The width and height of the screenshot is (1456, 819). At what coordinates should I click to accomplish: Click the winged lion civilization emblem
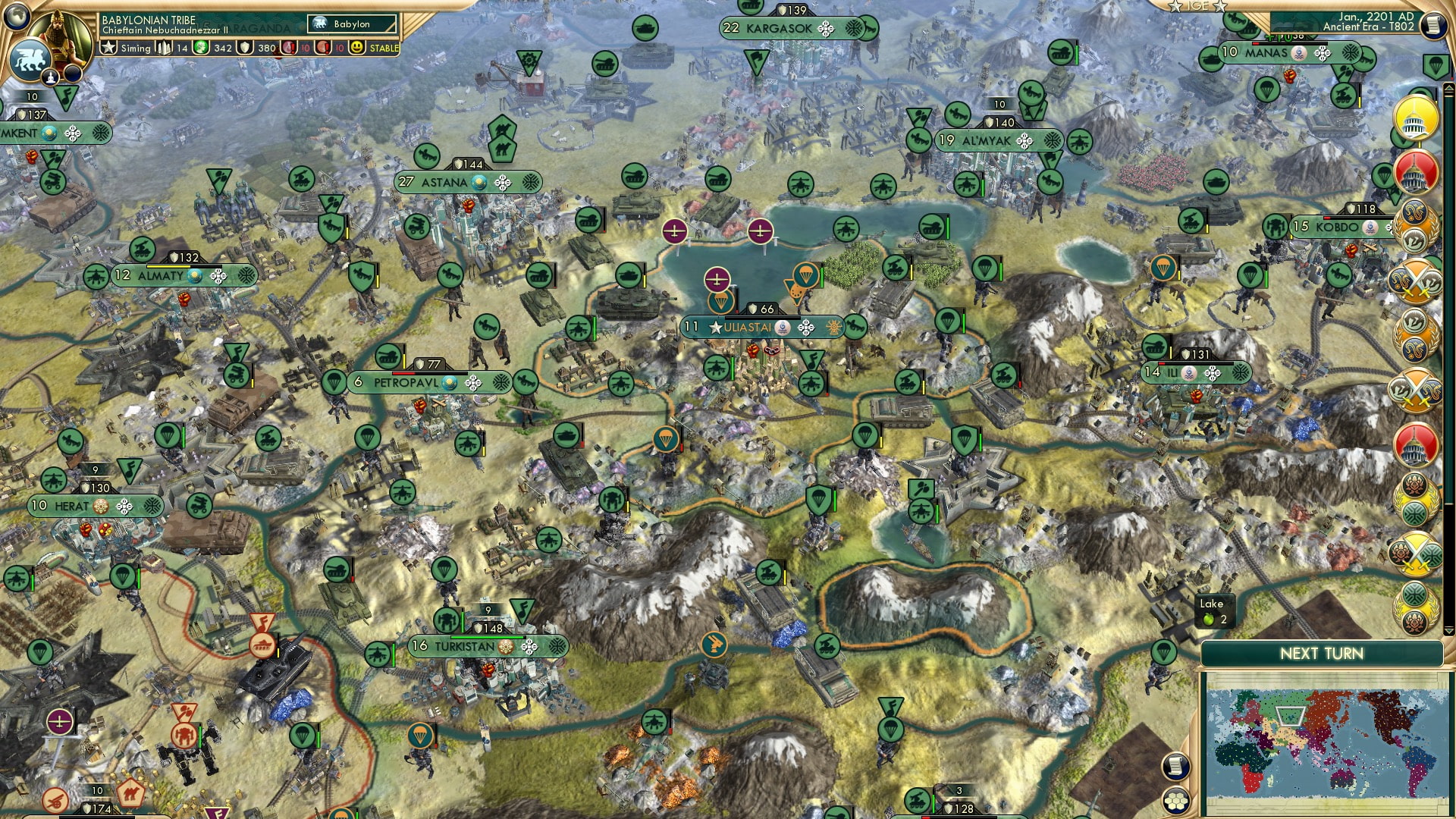click(29, 59)
